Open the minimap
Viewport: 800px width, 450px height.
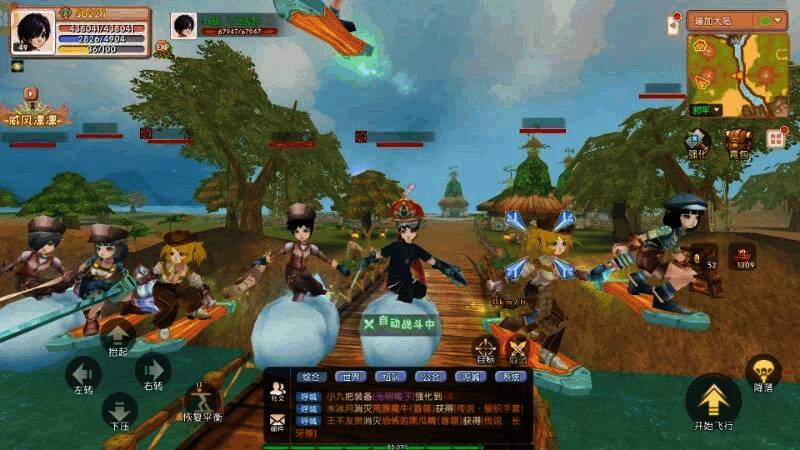[x=740, y=73]
